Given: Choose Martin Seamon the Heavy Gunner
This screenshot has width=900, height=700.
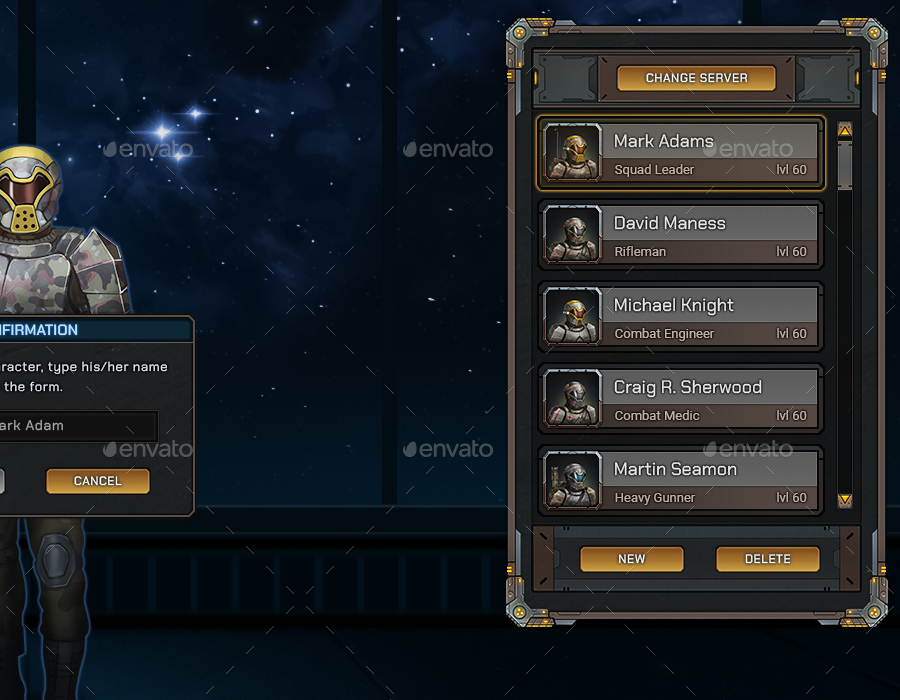Looking at the screenshot, I should [681, 481].
